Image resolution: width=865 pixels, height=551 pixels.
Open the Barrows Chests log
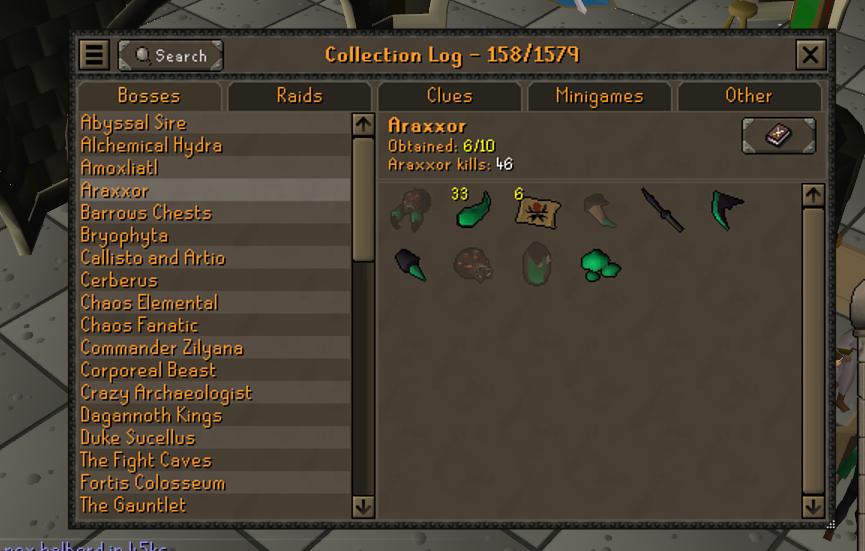click(146, 213)
